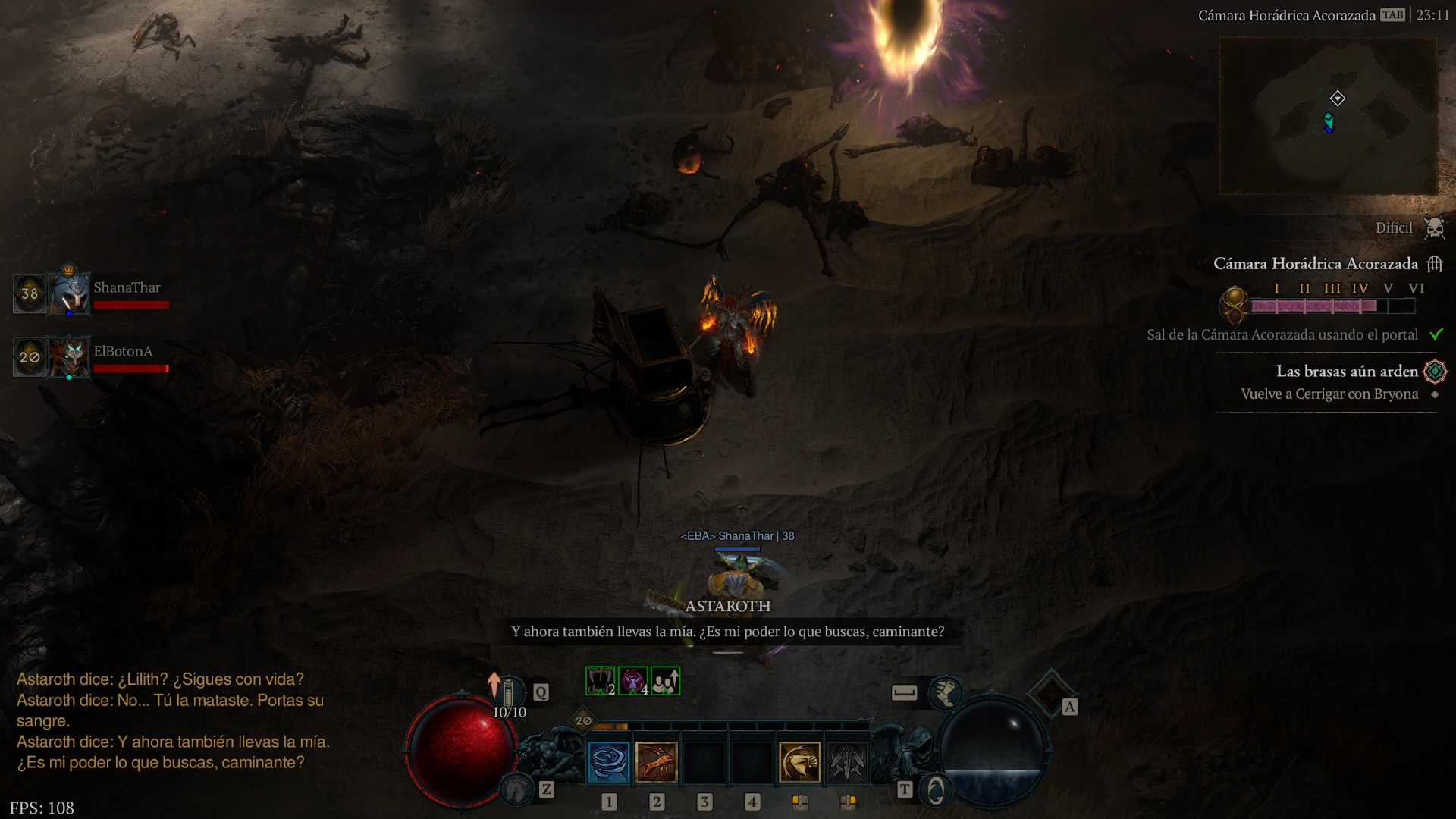Drink a healing potion from the vial icon

click(509, 692)
